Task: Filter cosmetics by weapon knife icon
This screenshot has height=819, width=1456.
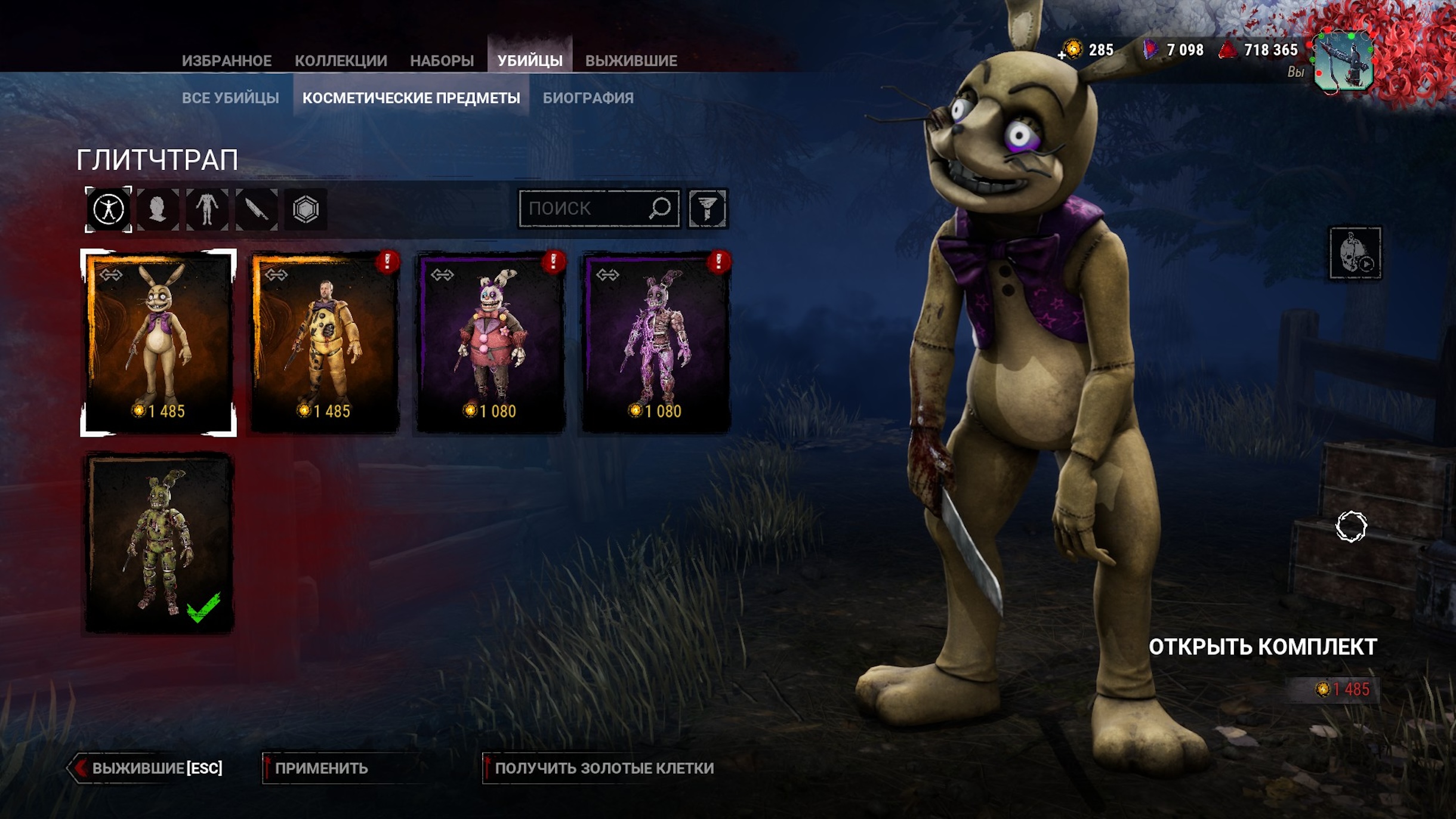Action: 257,209
